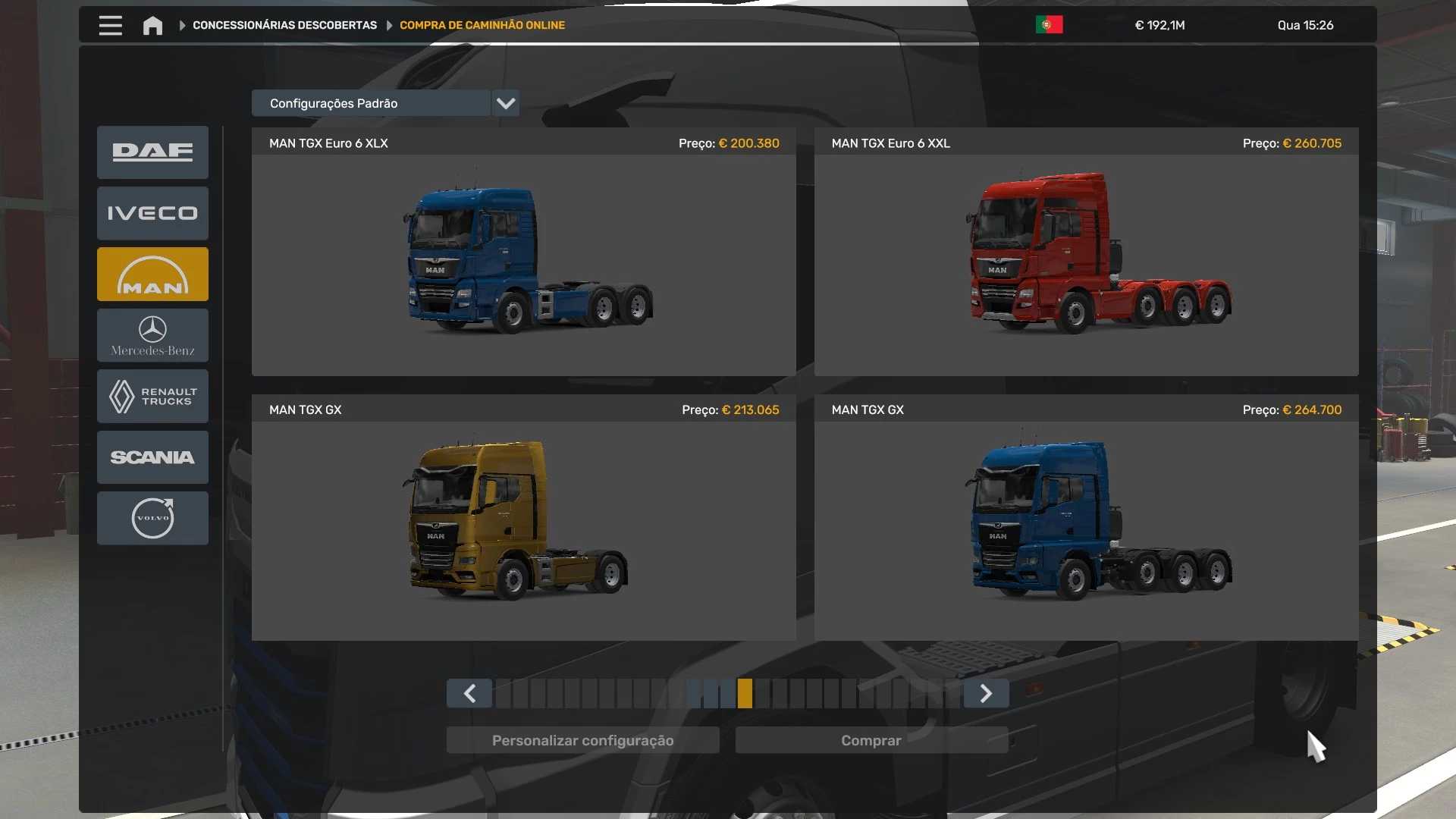The image size is (1456, 819).
Task: Choose the red MAN TGX Euro 6 XXL
Action: click(x=1086, y=262)
